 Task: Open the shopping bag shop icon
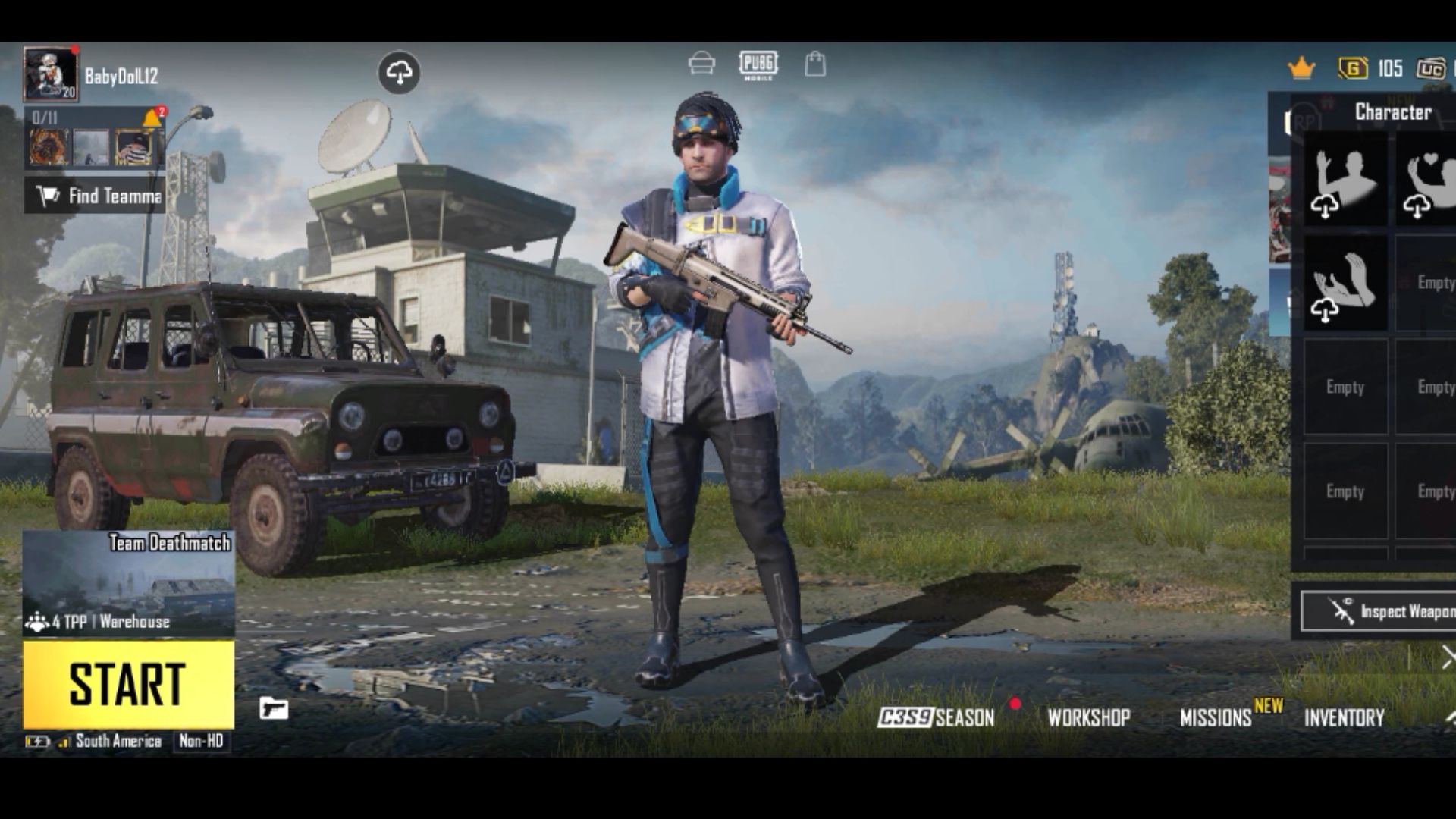(x=815, y=64)
